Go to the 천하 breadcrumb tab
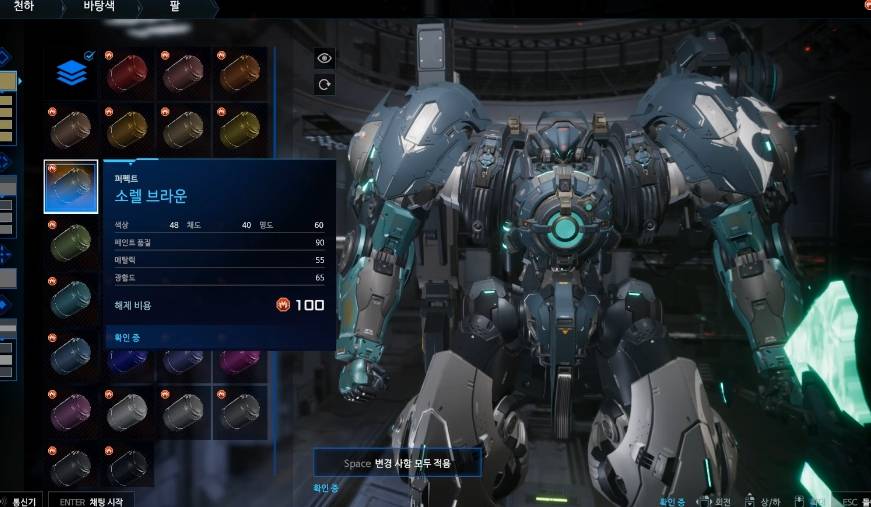 pyautogui.click(x=22, y=7)
